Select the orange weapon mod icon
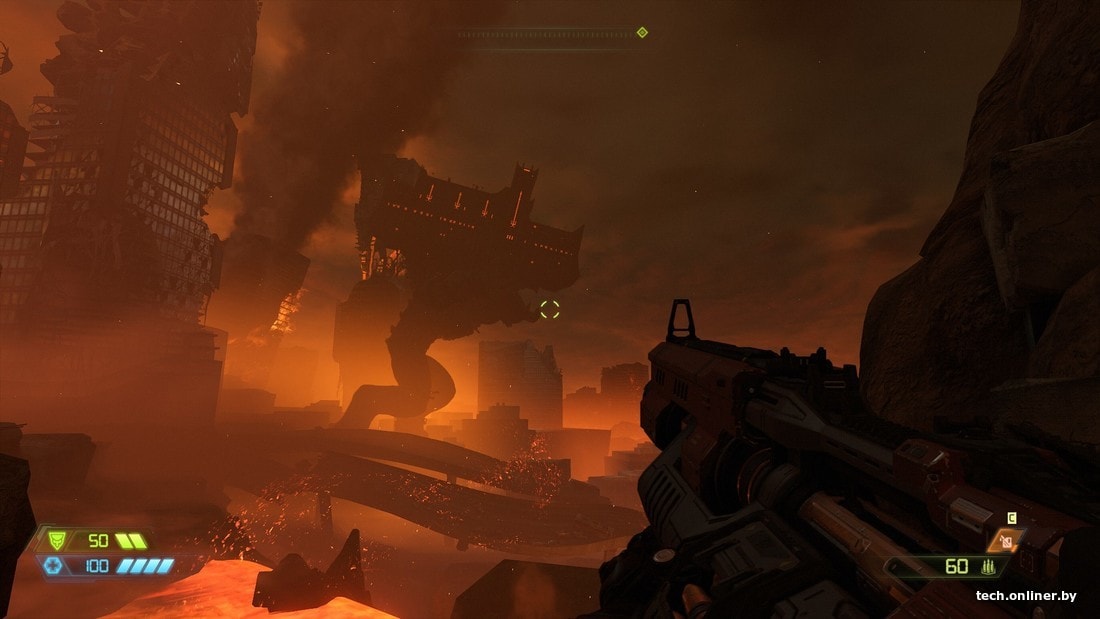The image size is (1100, 619). point(1005,541)
